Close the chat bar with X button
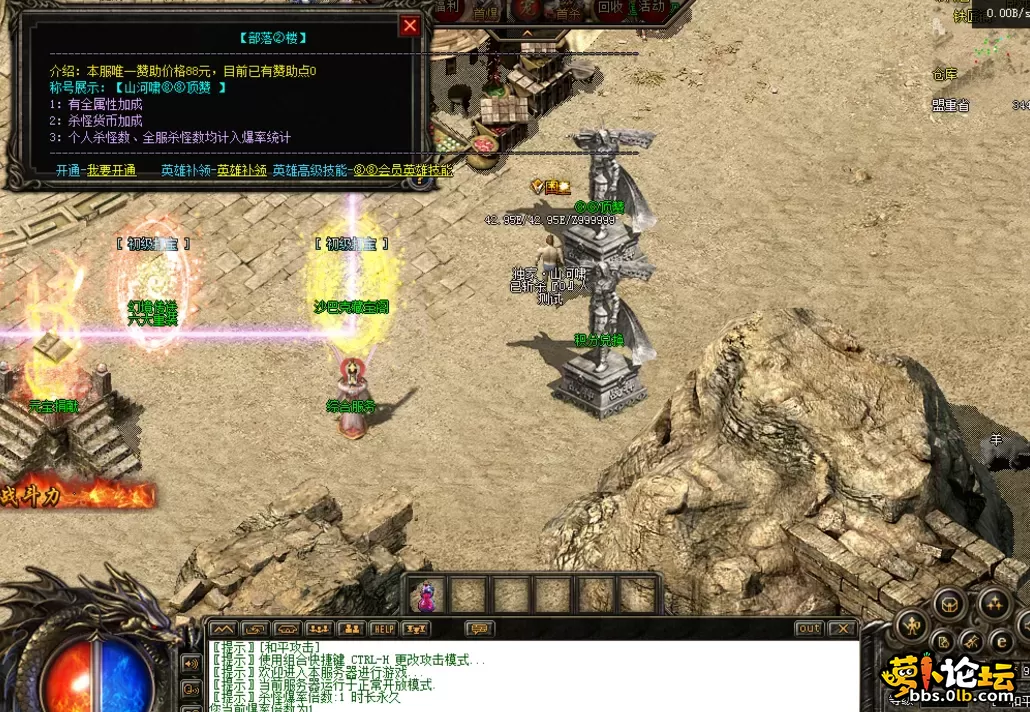 point(842,629)
